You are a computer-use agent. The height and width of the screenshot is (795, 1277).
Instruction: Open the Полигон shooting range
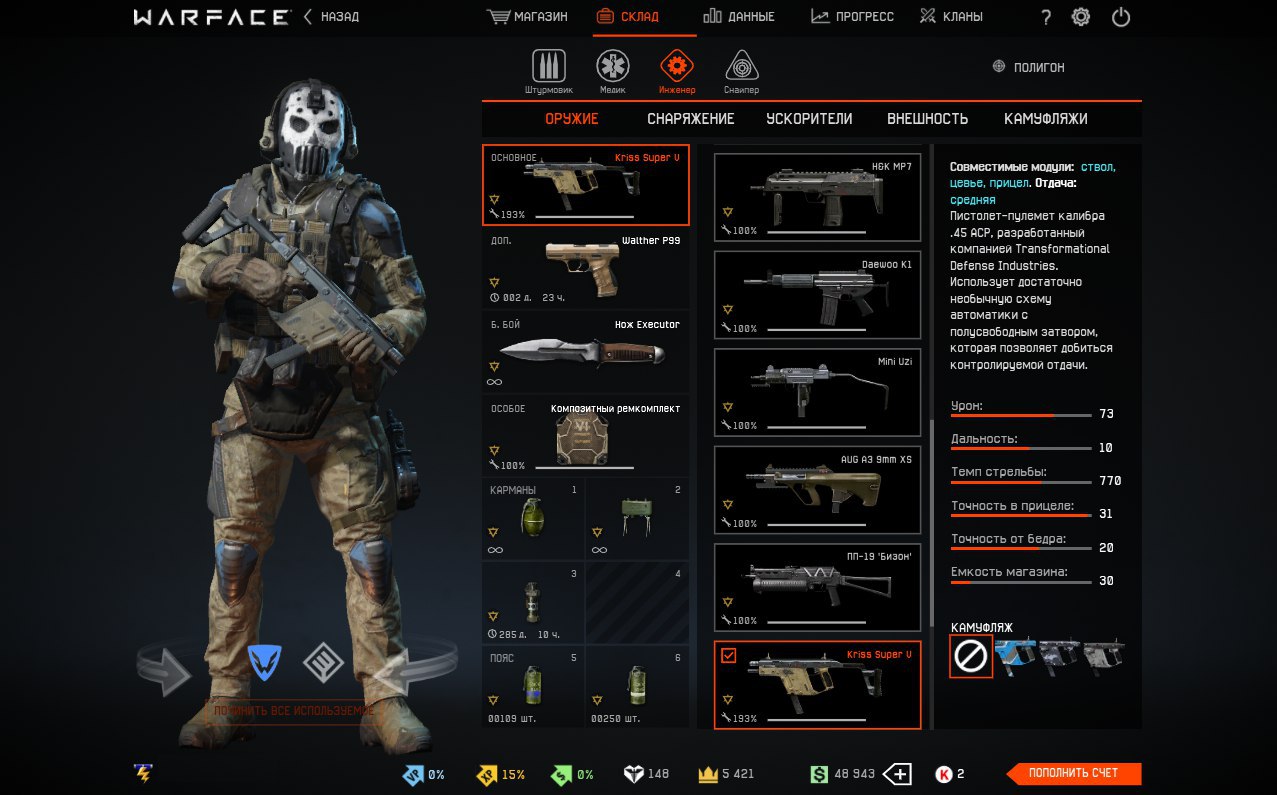(1028, 67)
